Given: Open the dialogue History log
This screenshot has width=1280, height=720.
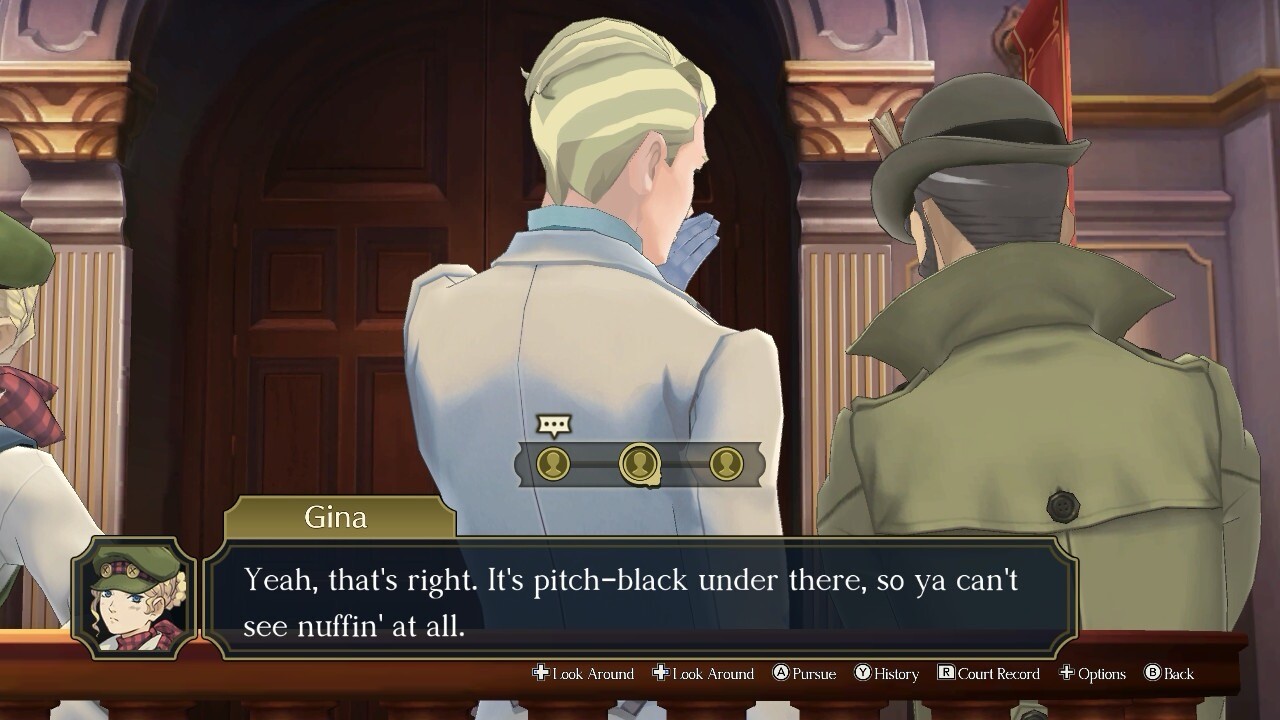Looking at the screenshot, I should click(886, 674).
